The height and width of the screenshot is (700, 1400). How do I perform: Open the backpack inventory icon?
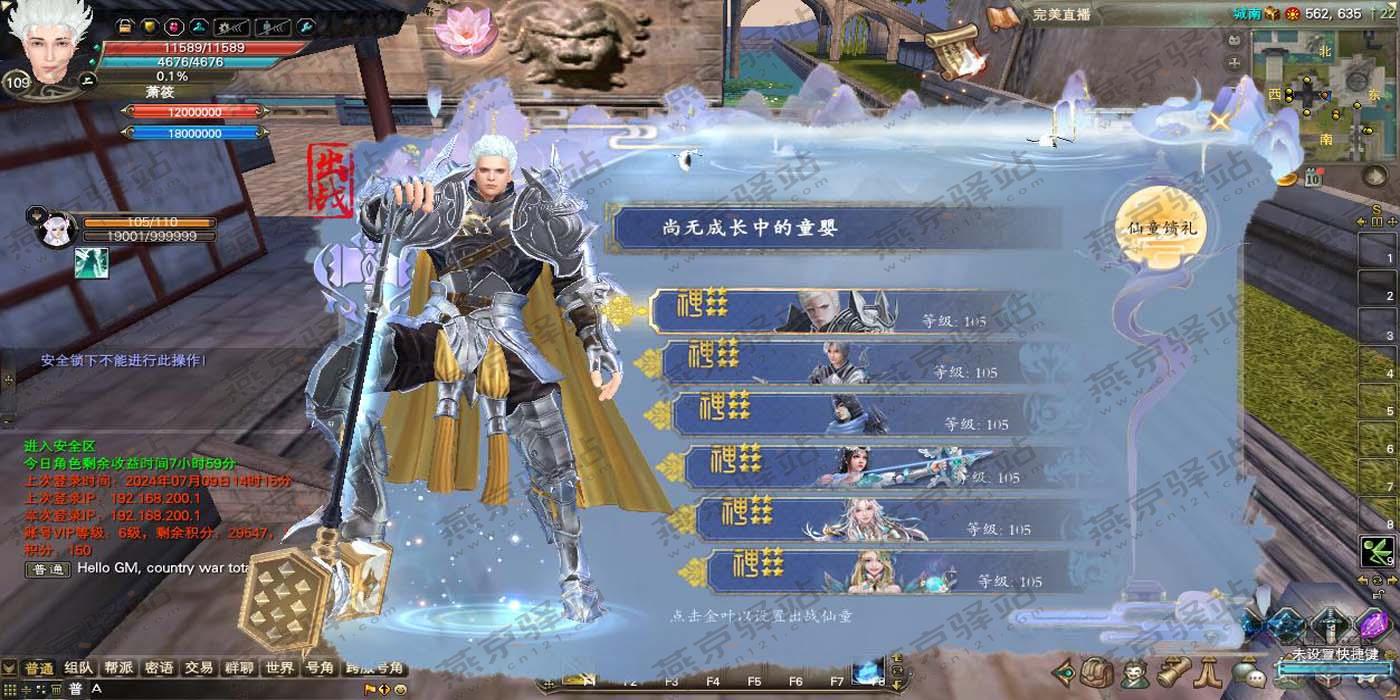coord(1098,672)
